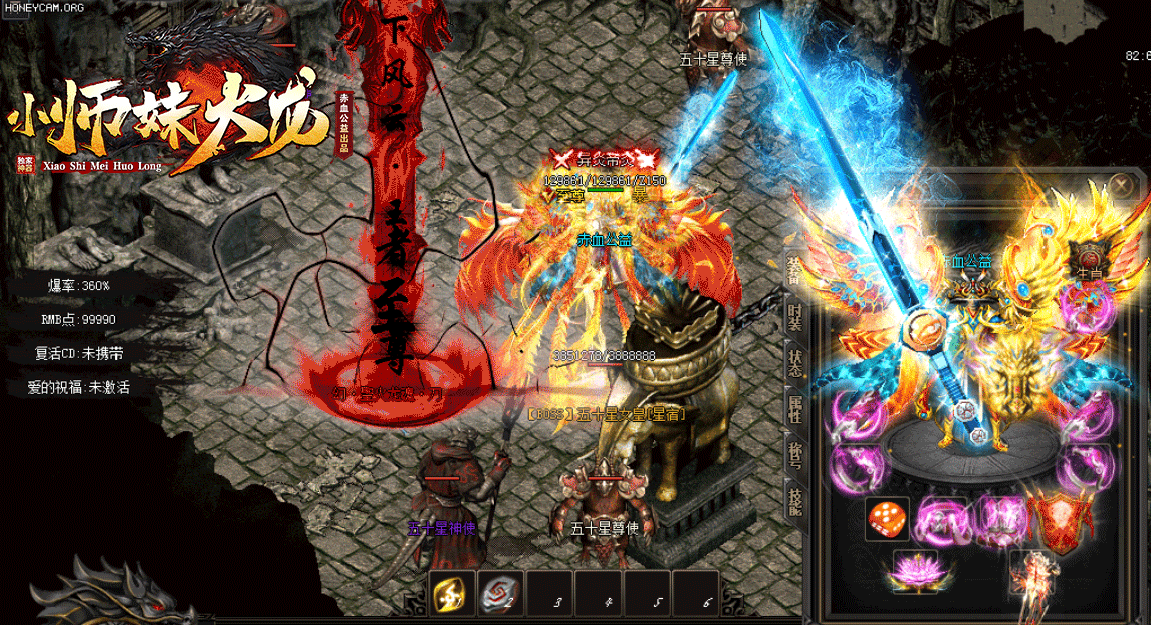1151x625 pixels.
Task: Open the 时装 fashion tab
Action: [795, 320]
